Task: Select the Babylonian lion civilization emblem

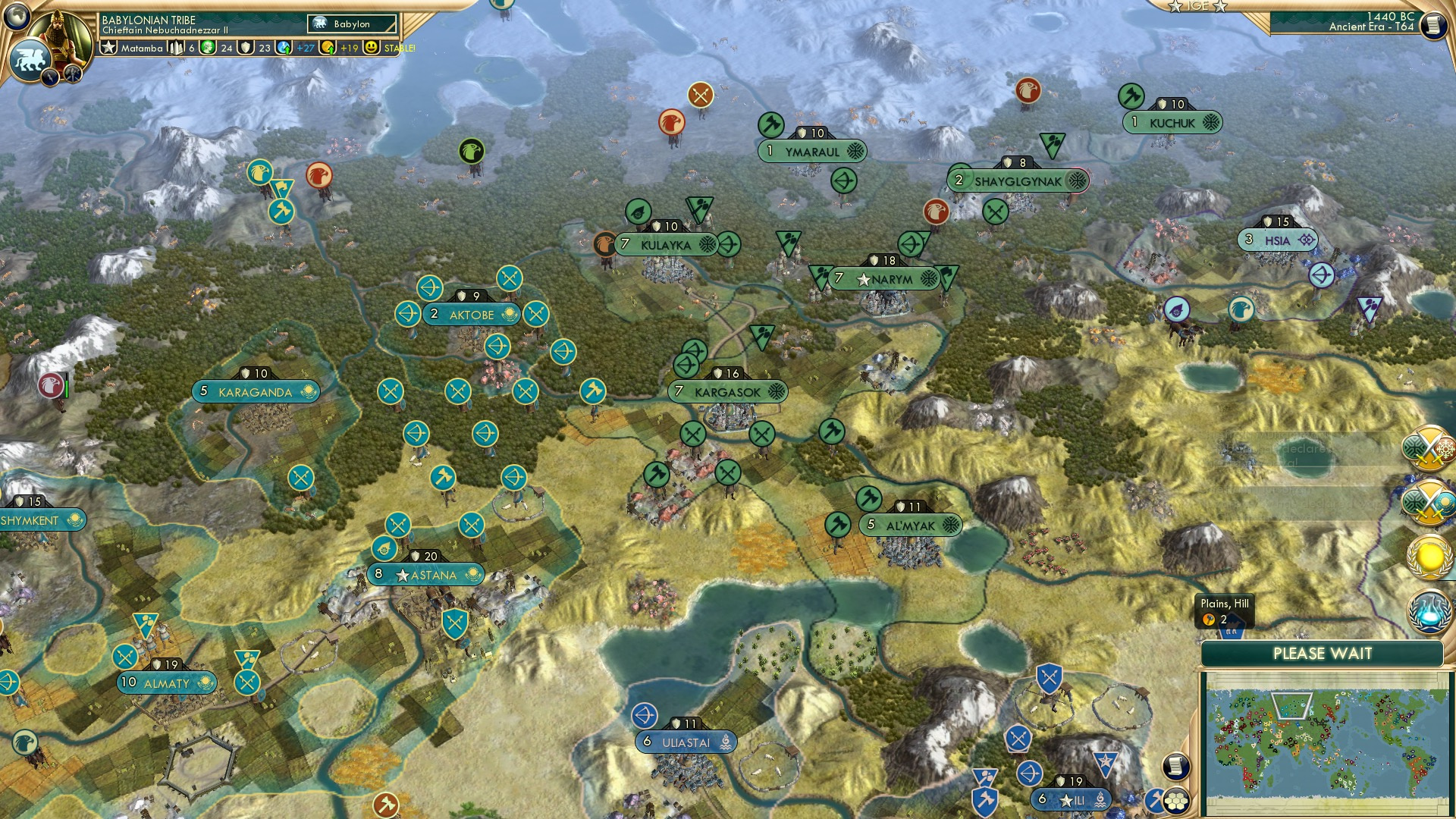Action: (29, 59)
